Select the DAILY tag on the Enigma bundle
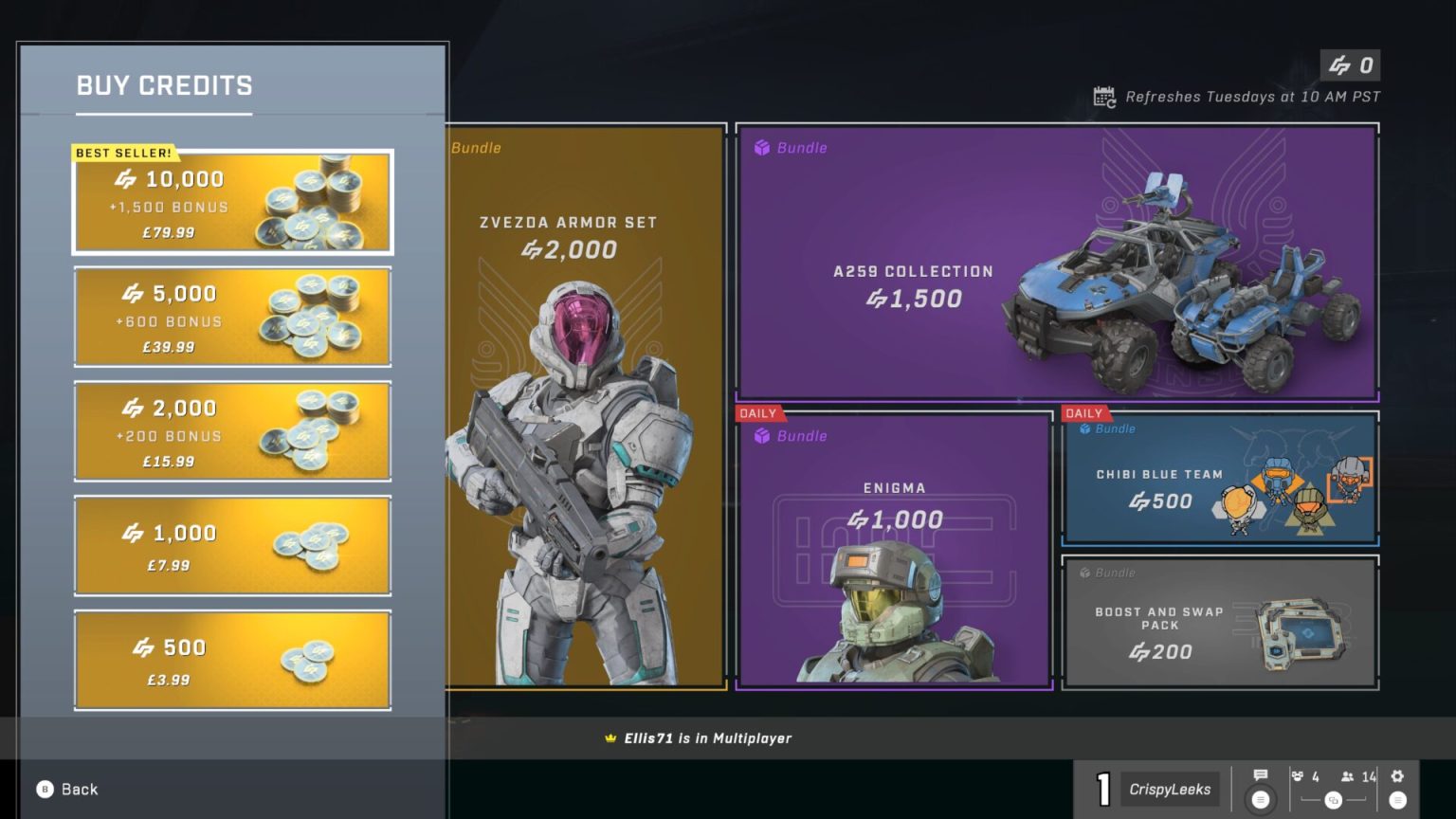Viewport: 1456px width, 819px height. click(758, 413)
